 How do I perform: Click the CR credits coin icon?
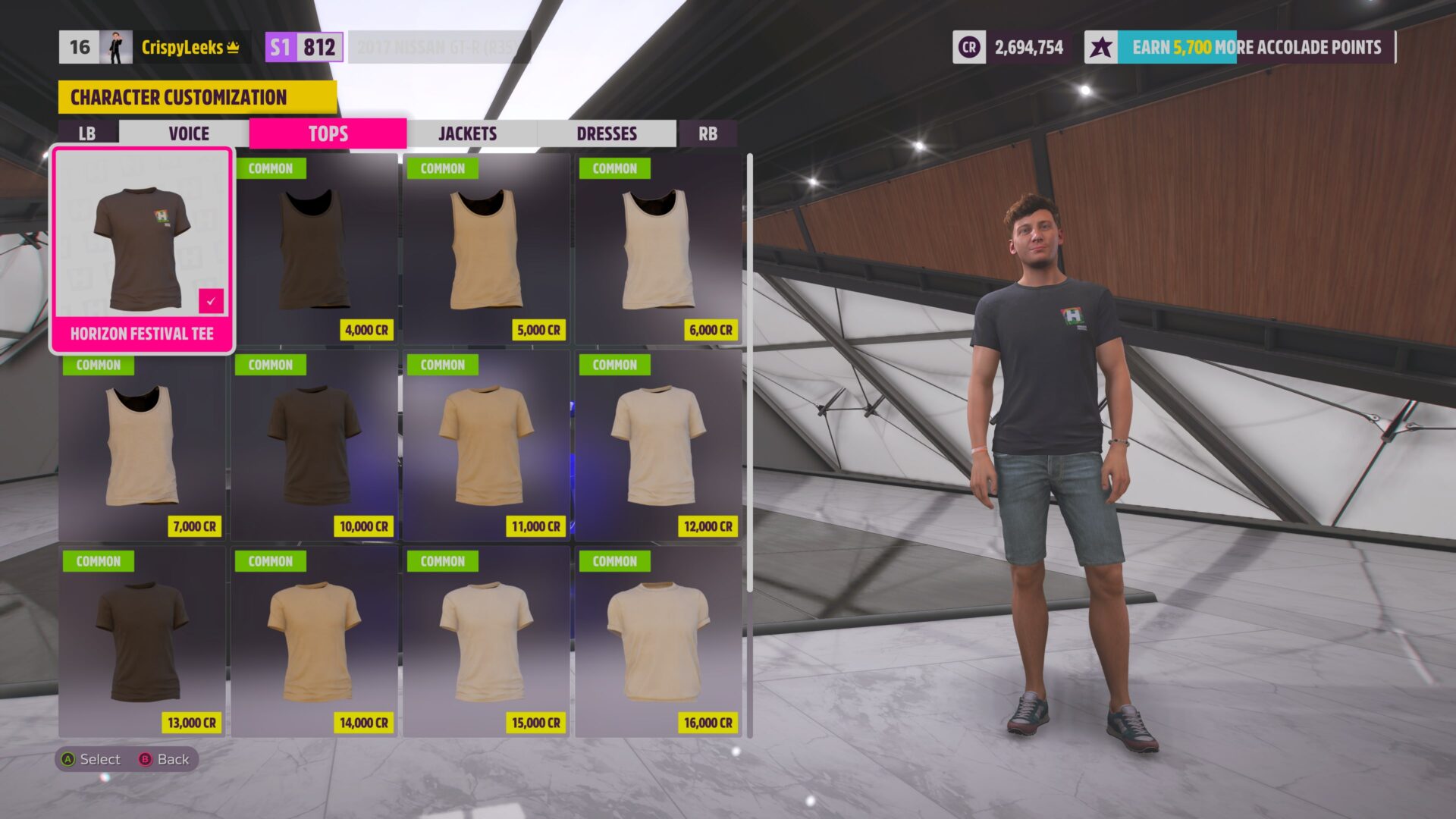(968, 47)
